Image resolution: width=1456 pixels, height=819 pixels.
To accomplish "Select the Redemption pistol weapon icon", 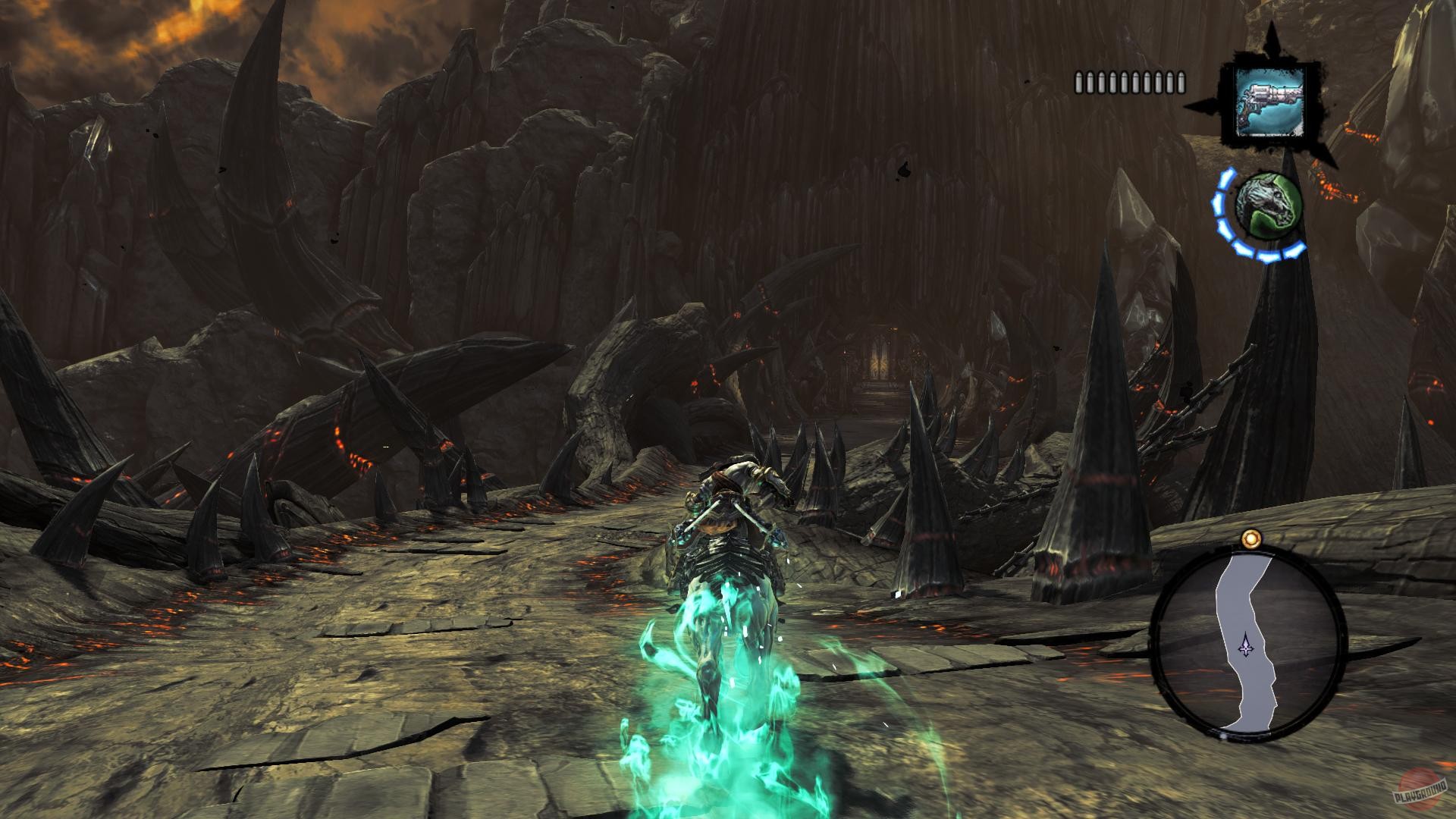I will pos(1269,99).
